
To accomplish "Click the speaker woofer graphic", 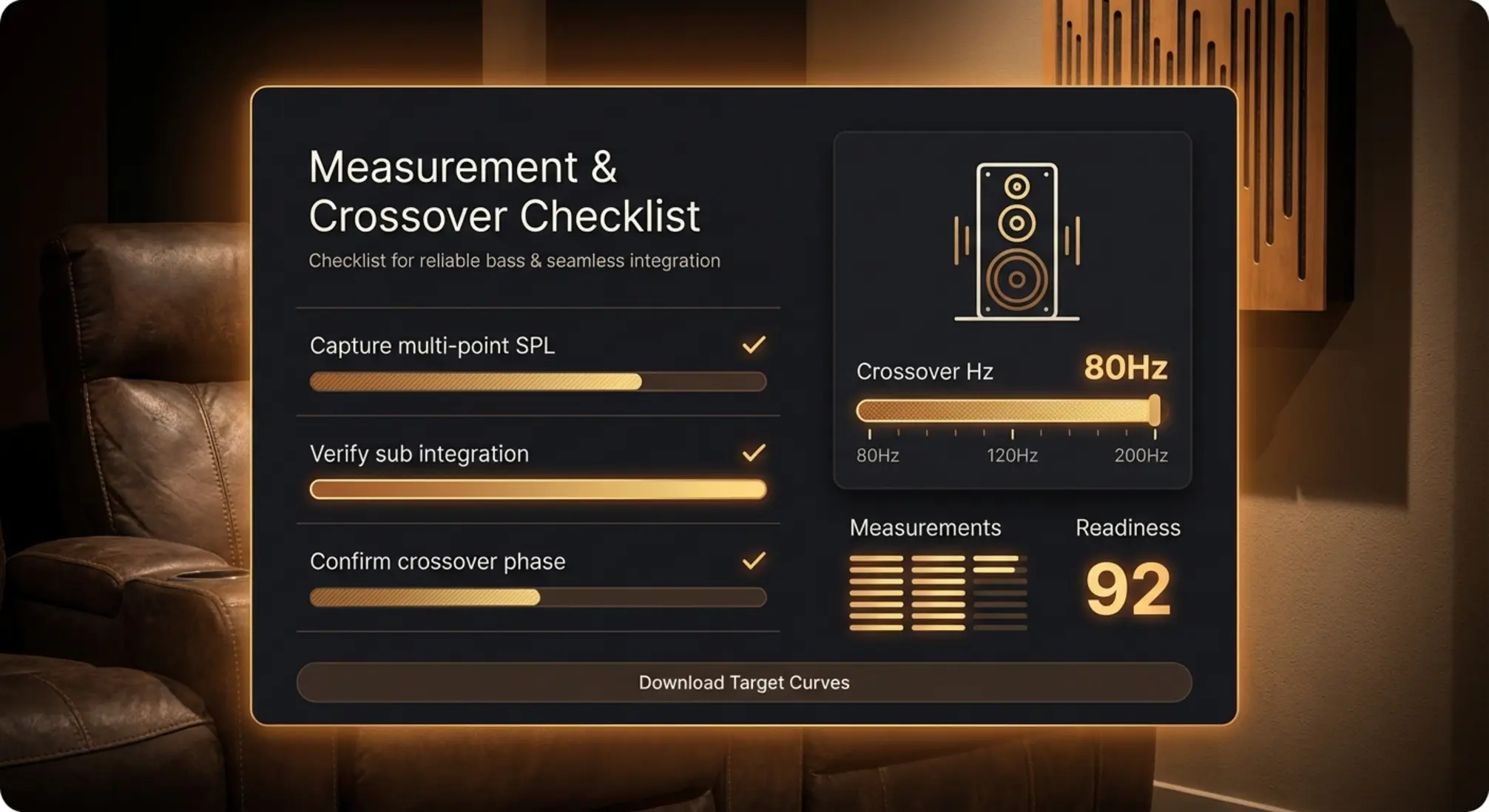I will tap(1016, 280).
